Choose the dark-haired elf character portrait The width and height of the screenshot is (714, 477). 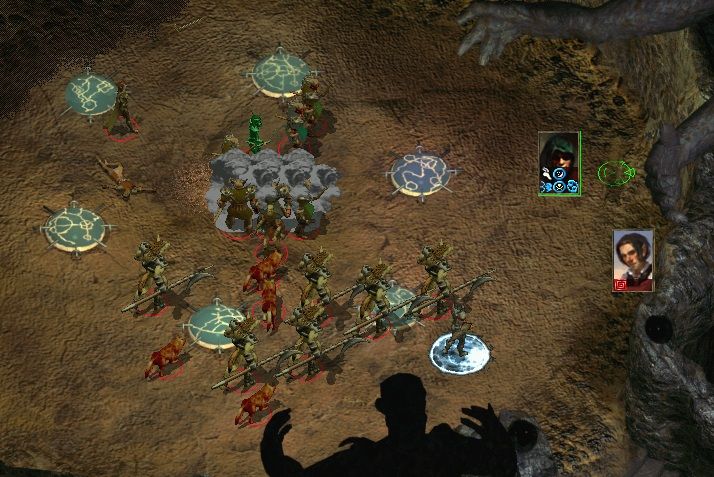point(633,258)
